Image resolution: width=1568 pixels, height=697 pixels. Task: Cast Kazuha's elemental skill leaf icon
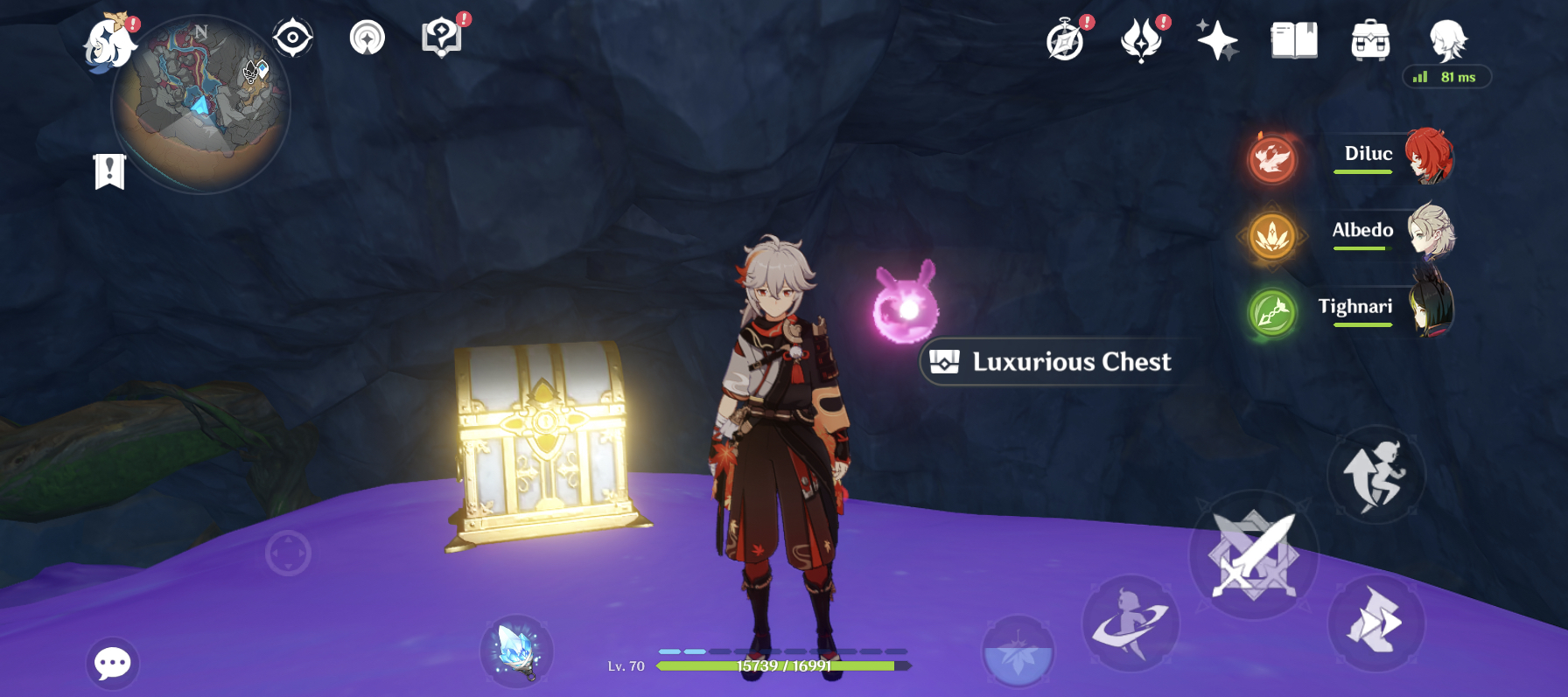1018,652
